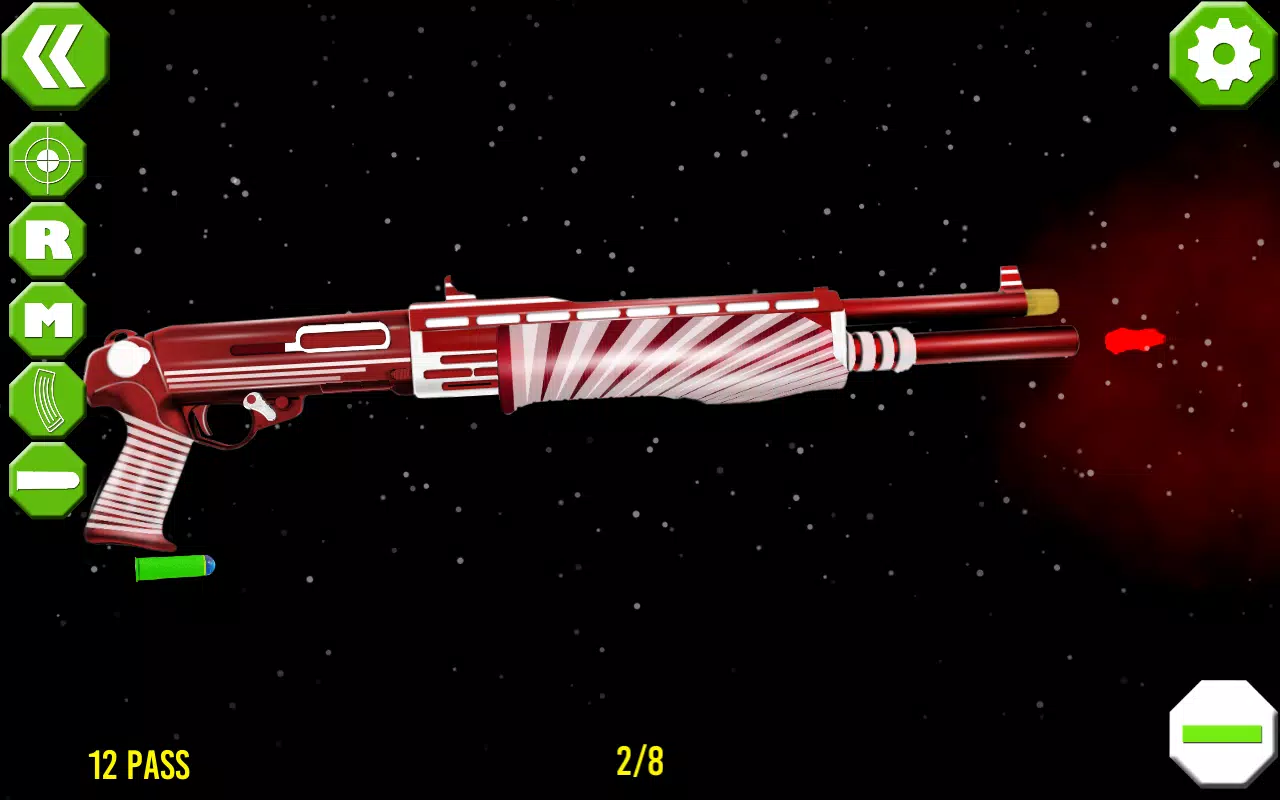Toggle aiming with the crosshair icon

(45, 160)
